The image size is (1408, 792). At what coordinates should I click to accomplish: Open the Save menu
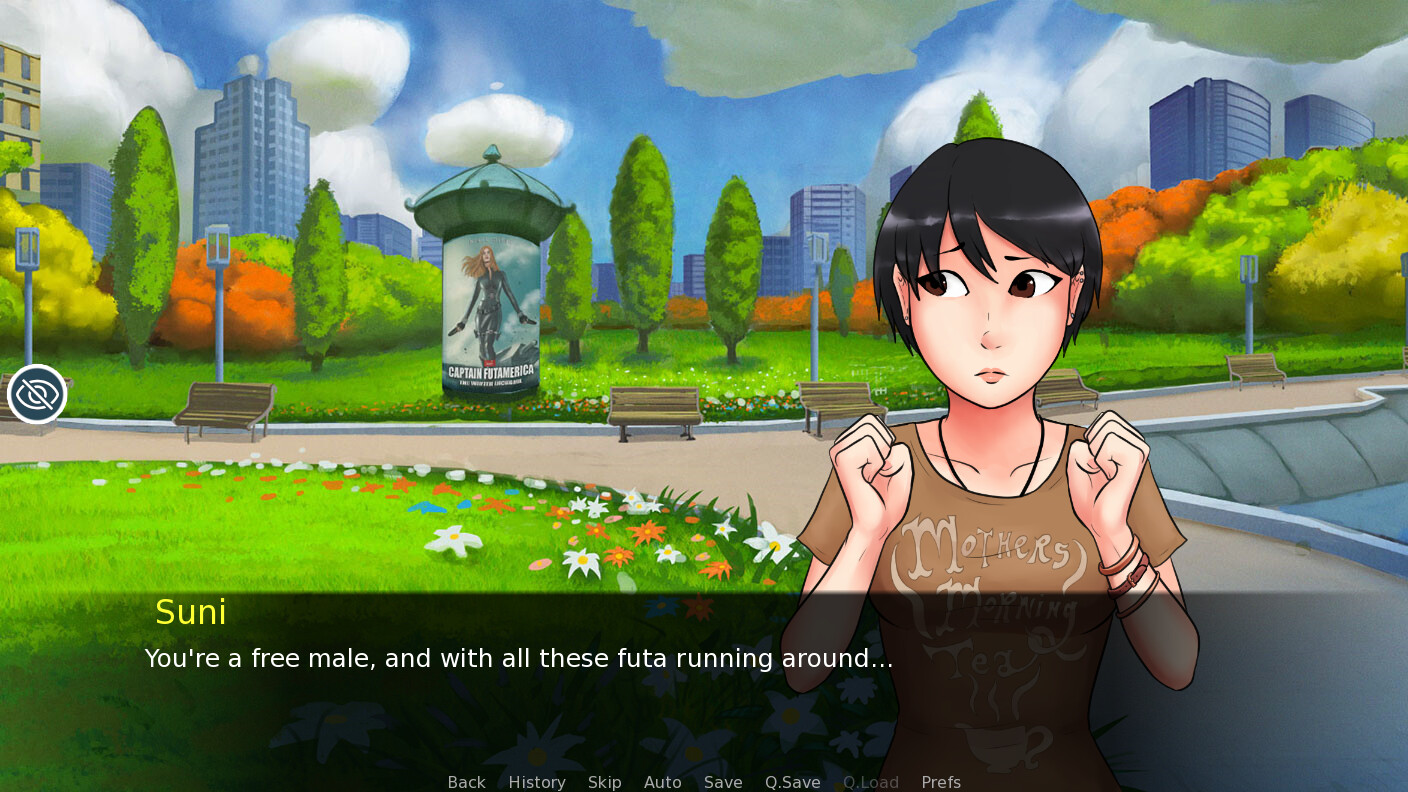(x=723, y=782)
